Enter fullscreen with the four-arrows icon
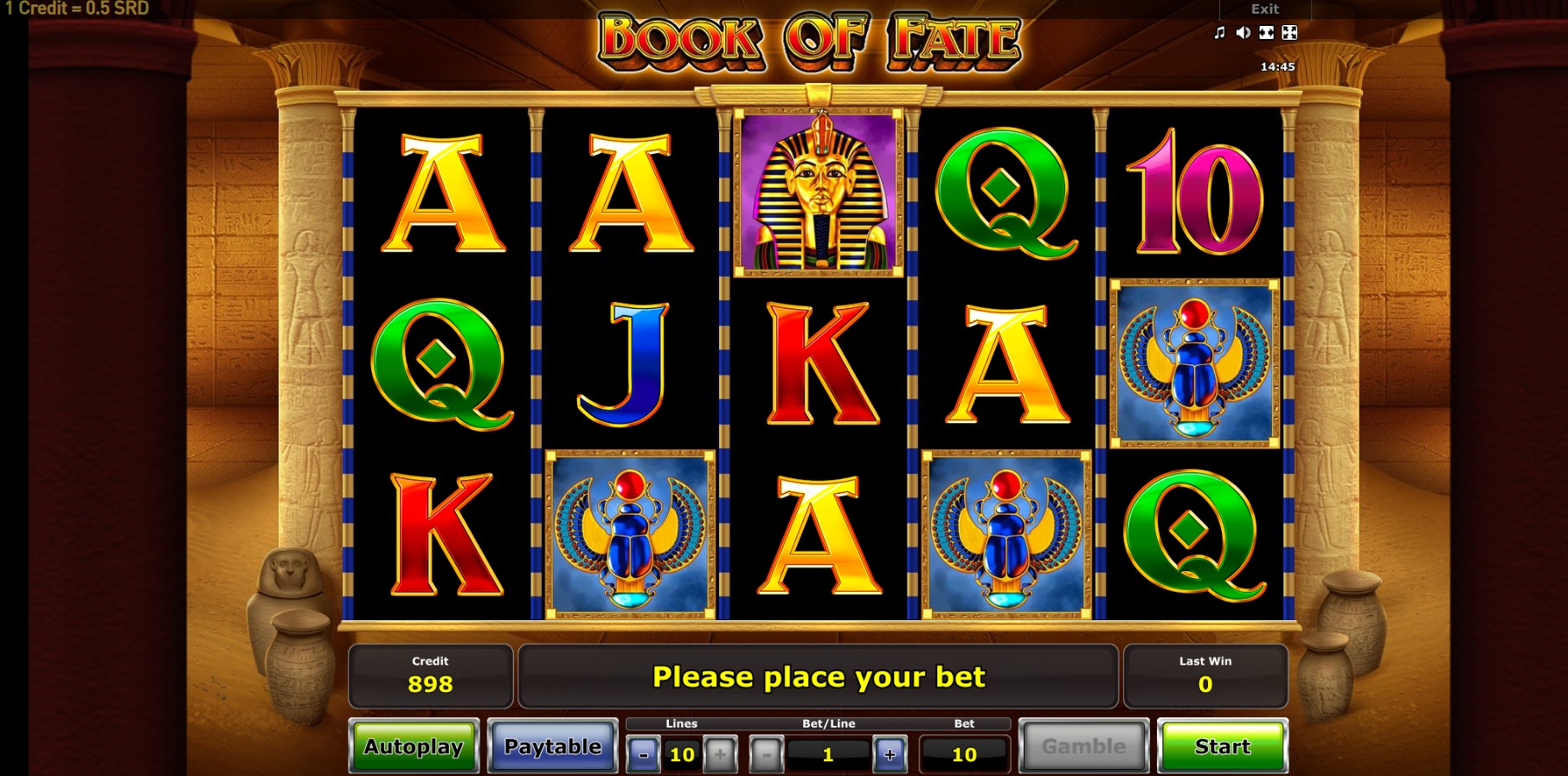This screenshot has height=776, width=1568. click(x=1289, y=33)
